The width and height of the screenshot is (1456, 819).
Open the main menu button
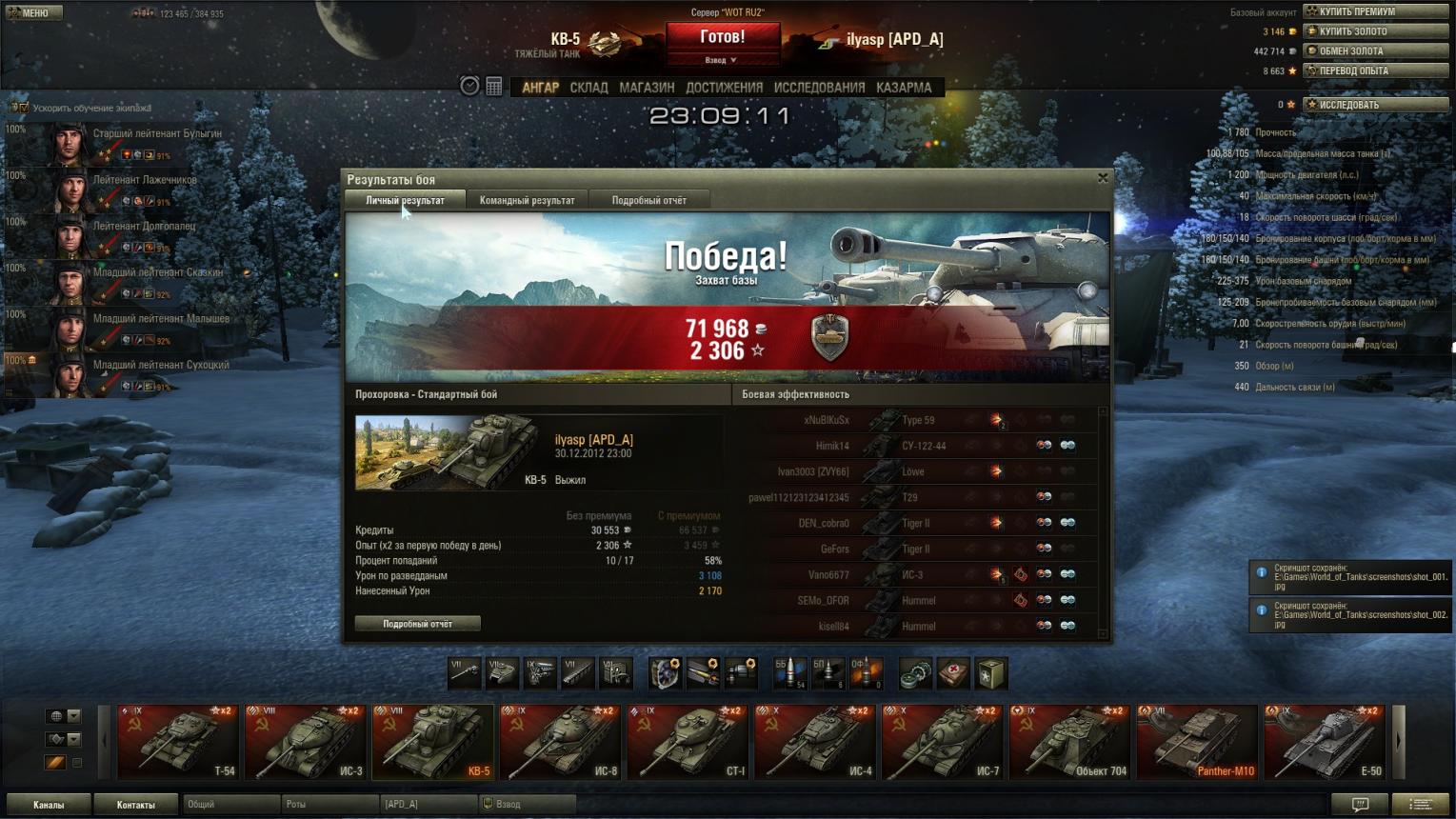[x=34, y=12]
